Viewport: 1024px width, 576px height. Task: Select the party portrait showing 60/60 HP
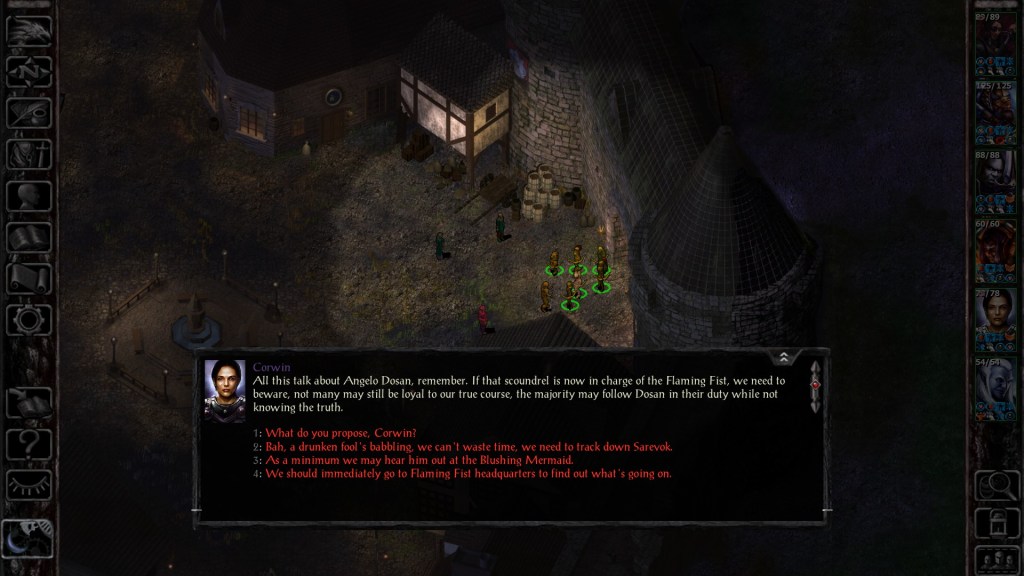coord(995,250)
